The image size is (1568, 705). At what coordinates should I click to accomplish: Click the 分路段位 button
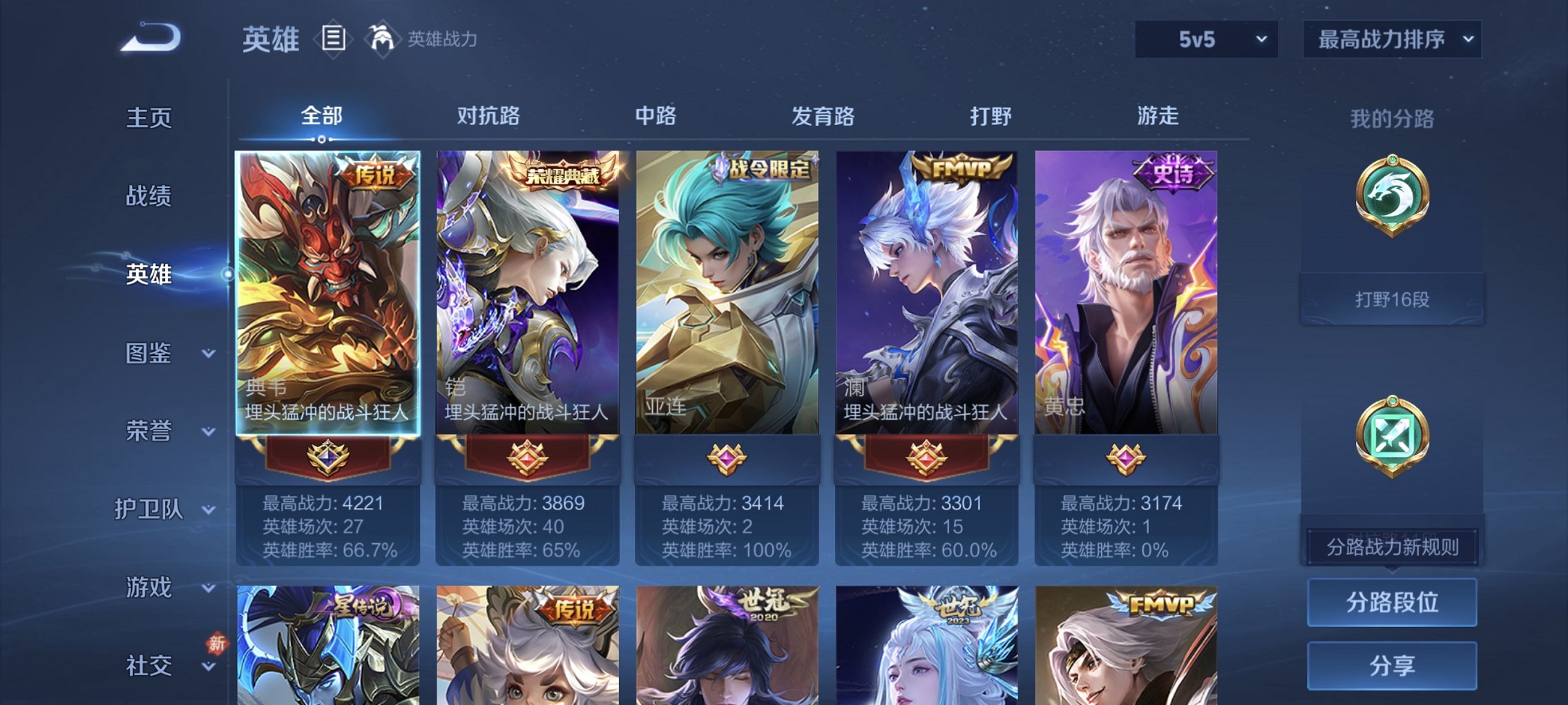tap(1392, 602)
